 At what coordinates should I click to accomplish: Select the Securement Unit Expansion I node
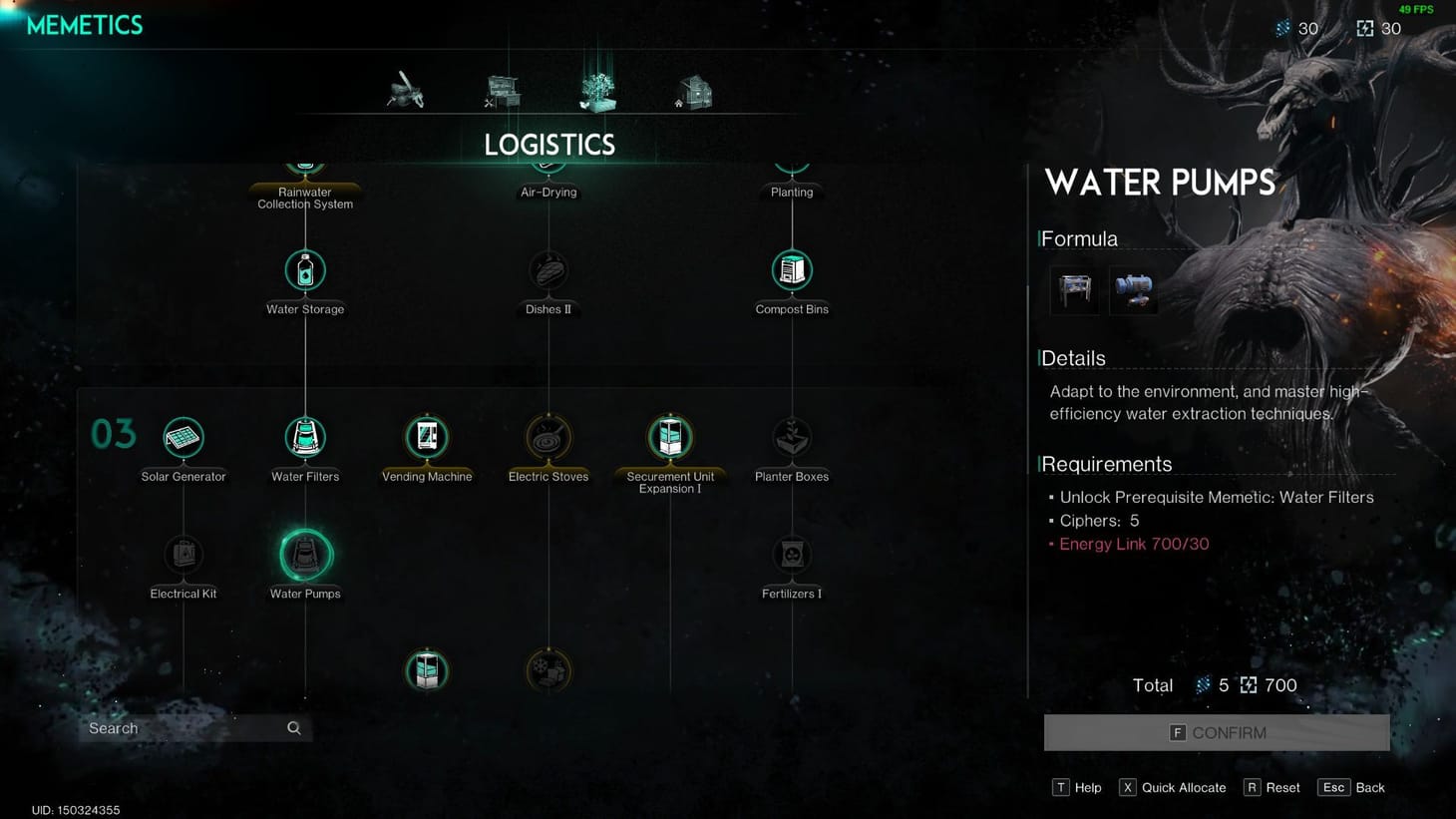tap(669, 436)
